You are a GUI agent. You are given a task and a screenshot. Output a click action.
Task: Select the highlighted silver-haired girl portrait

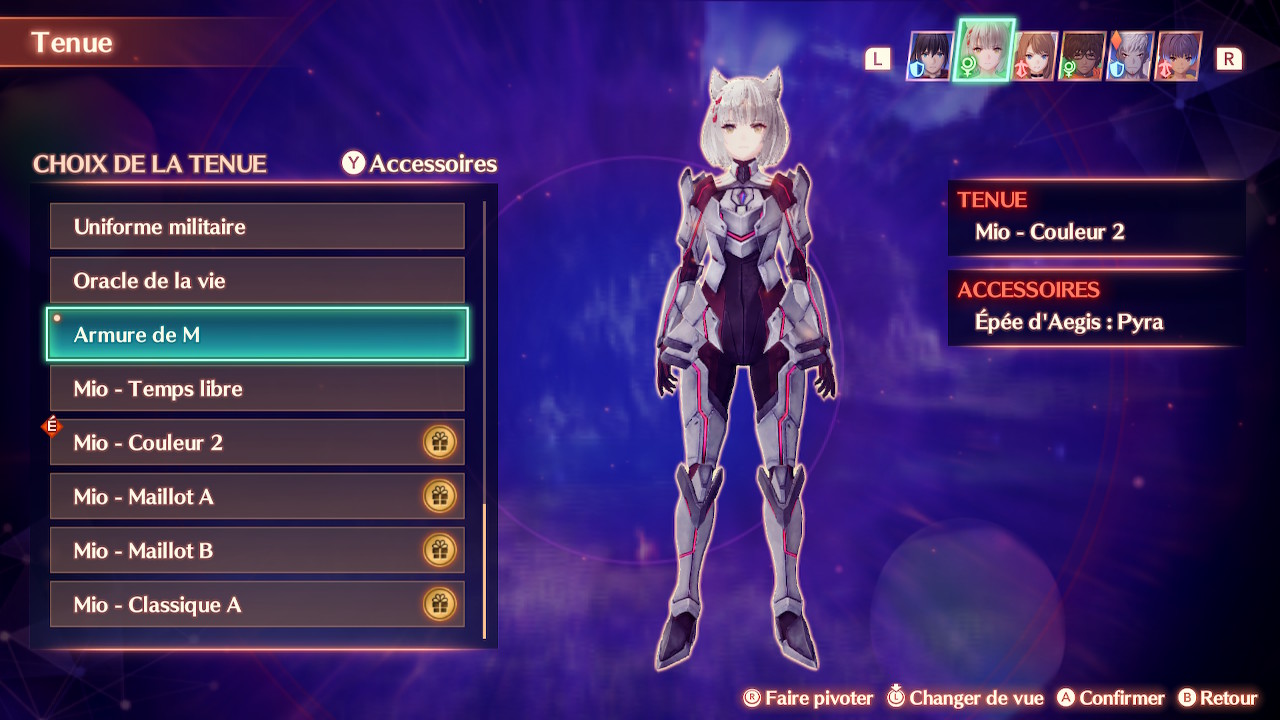point(984,51)
